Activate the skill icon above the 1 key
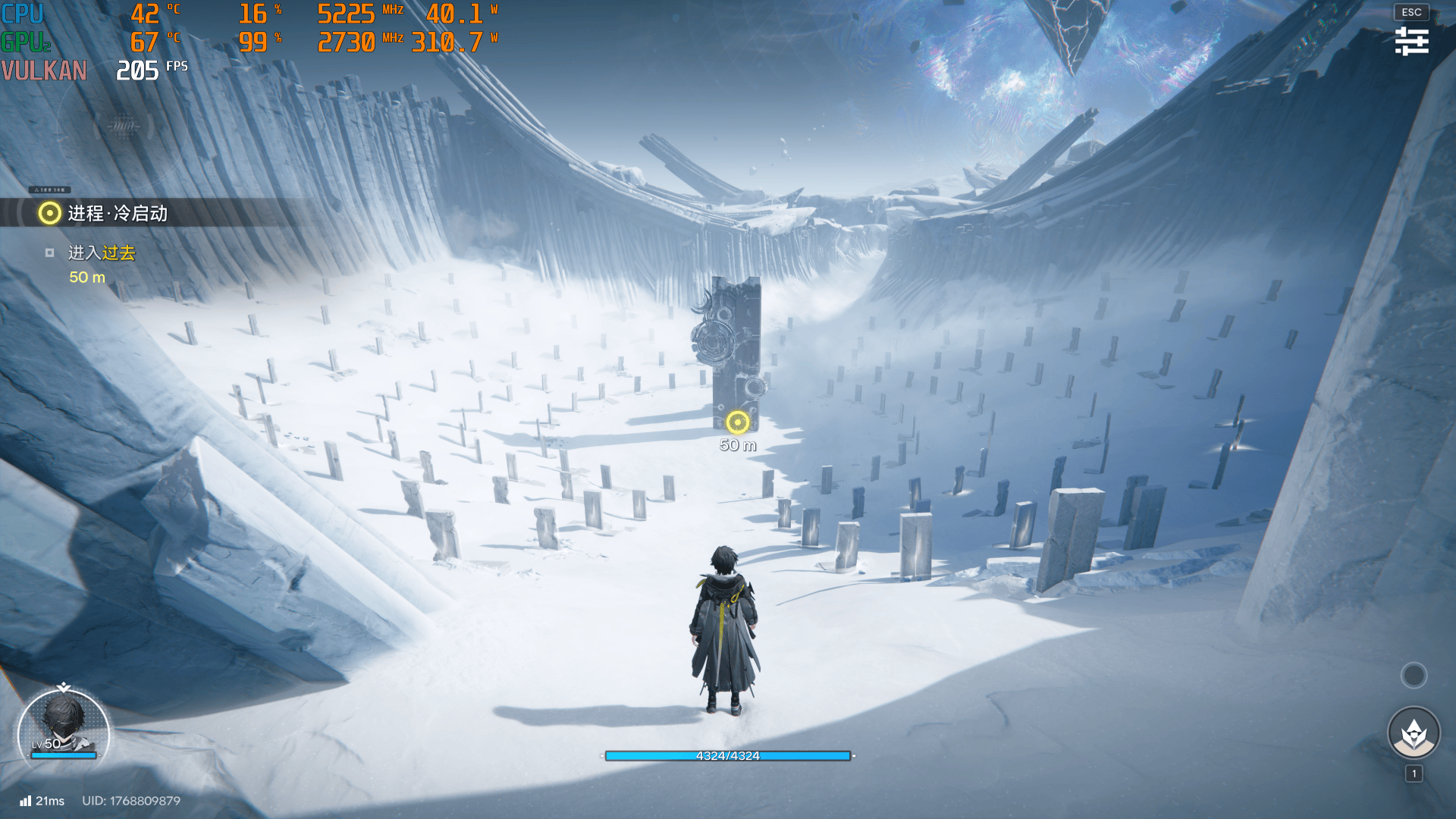1456x819 pixels. (1414, 733)
